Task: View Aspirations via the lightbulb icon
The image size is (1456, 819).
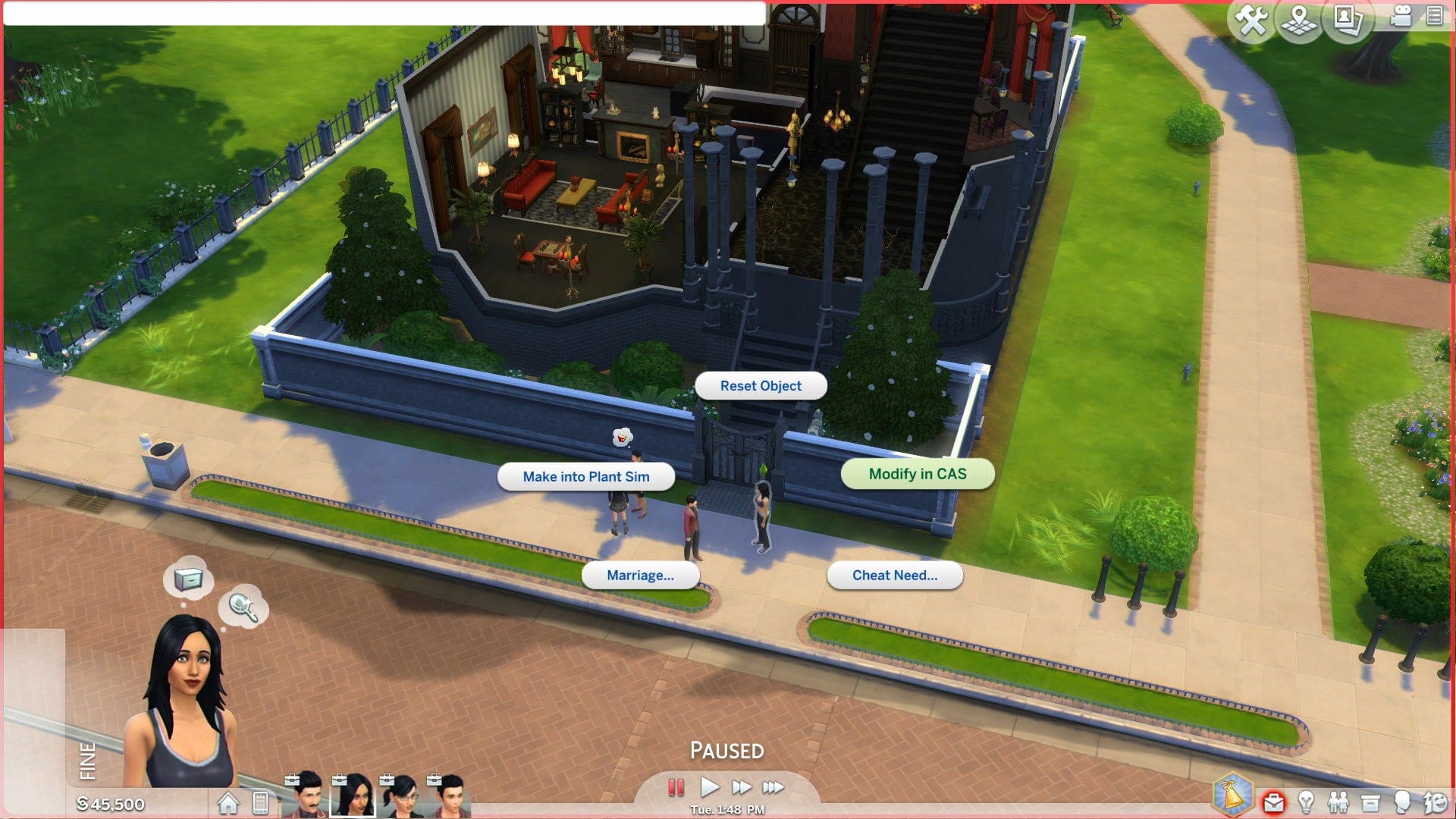Action: click(1305, 802)
